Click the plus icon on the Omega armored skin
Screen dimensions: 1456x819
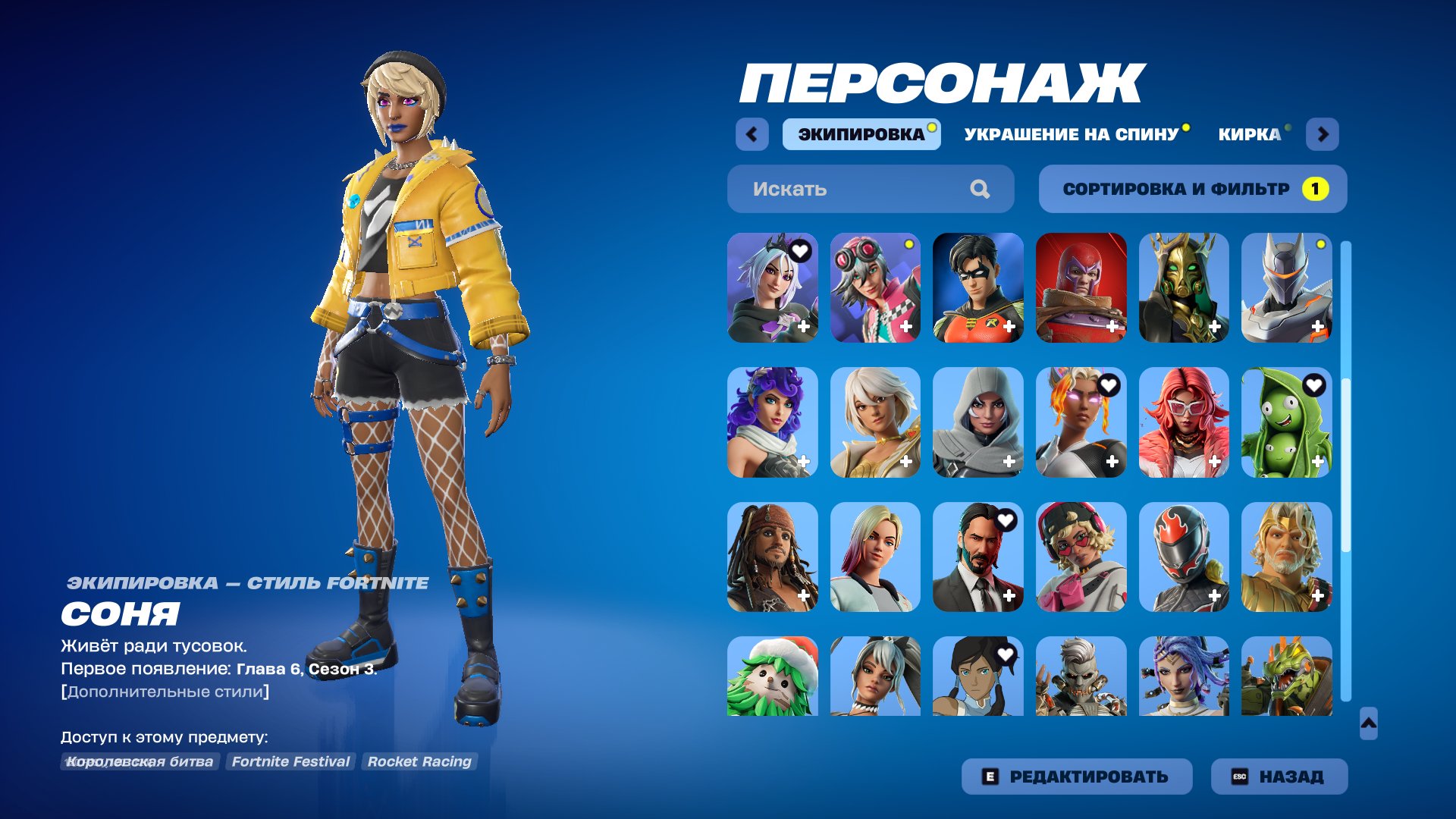coord(1317,328)
